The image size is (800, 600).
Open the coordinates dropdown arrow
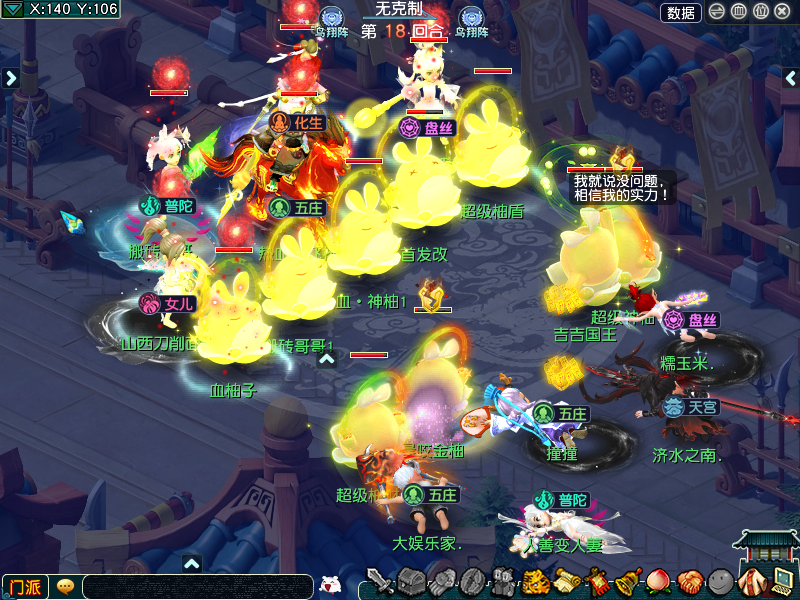(12, 10)
